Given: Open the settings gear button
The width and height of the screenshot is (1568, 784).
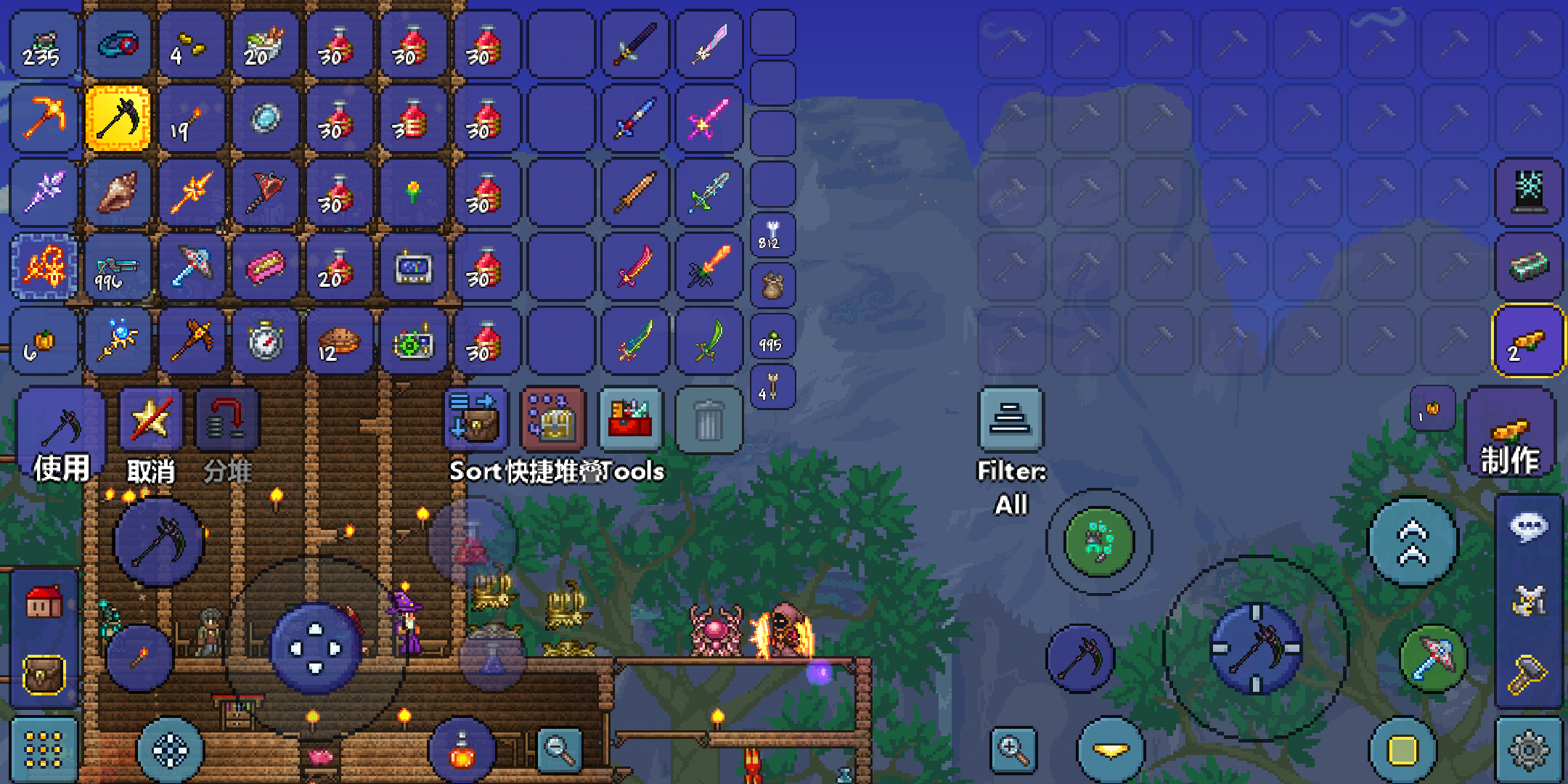Looking at the screenshot, I should tap(1529, 750).
